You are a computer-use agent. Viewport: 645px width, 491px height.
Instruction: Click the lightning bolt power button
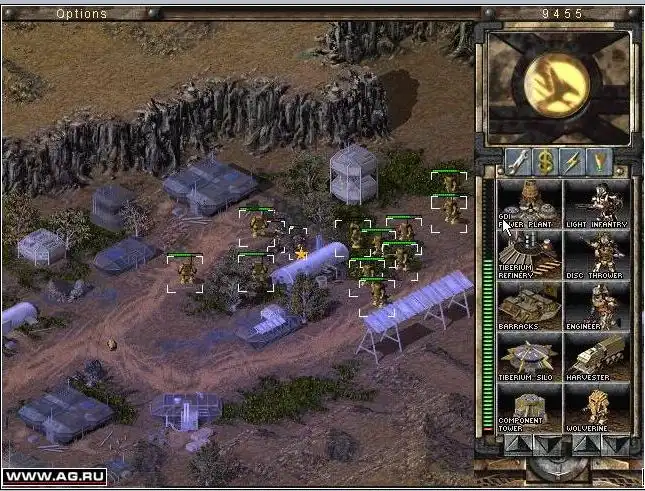pyautogui.click(x=572, y=160)
